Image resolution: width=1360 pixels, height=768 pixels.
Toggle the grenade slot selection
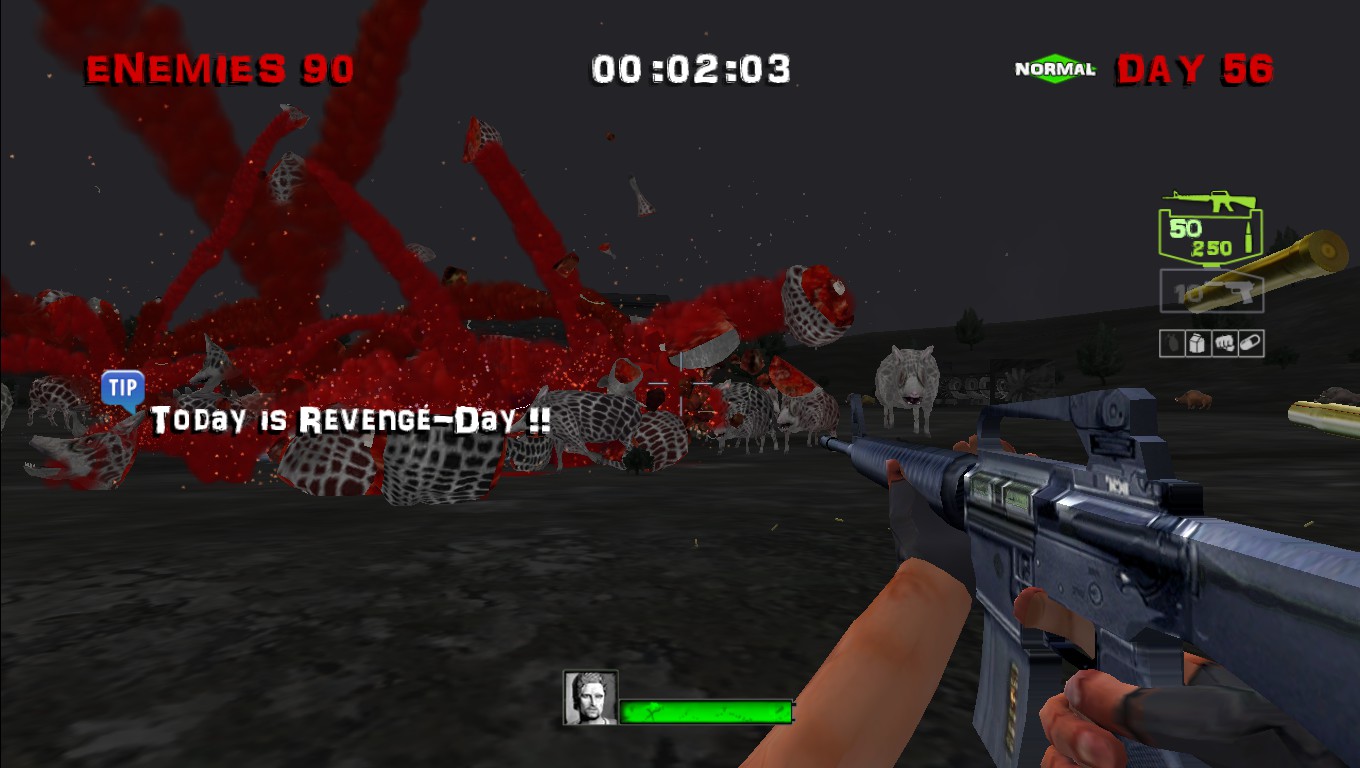pos(1172,343)
